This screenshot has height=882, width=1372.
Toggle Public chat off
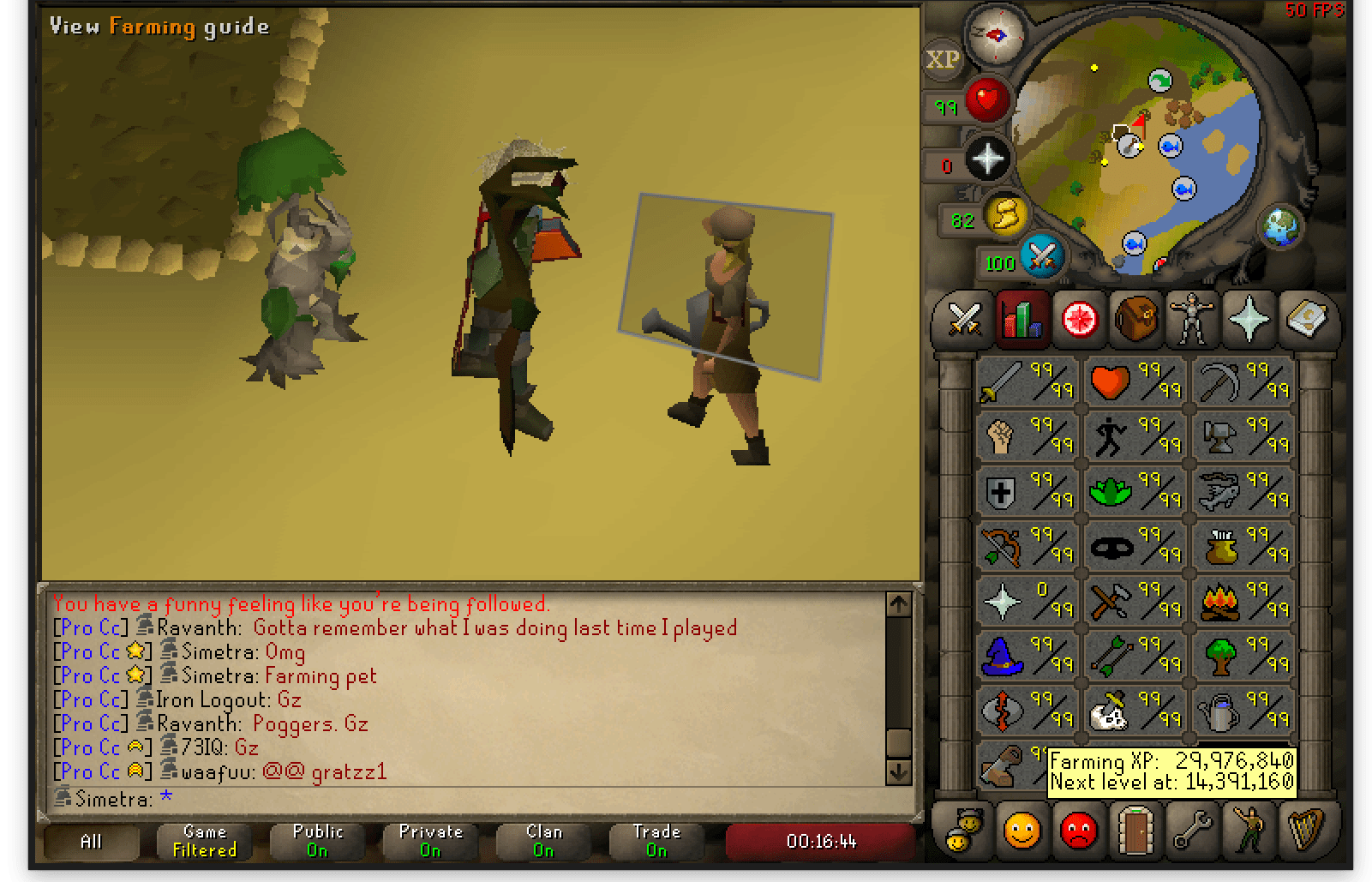tap(317, 842)
